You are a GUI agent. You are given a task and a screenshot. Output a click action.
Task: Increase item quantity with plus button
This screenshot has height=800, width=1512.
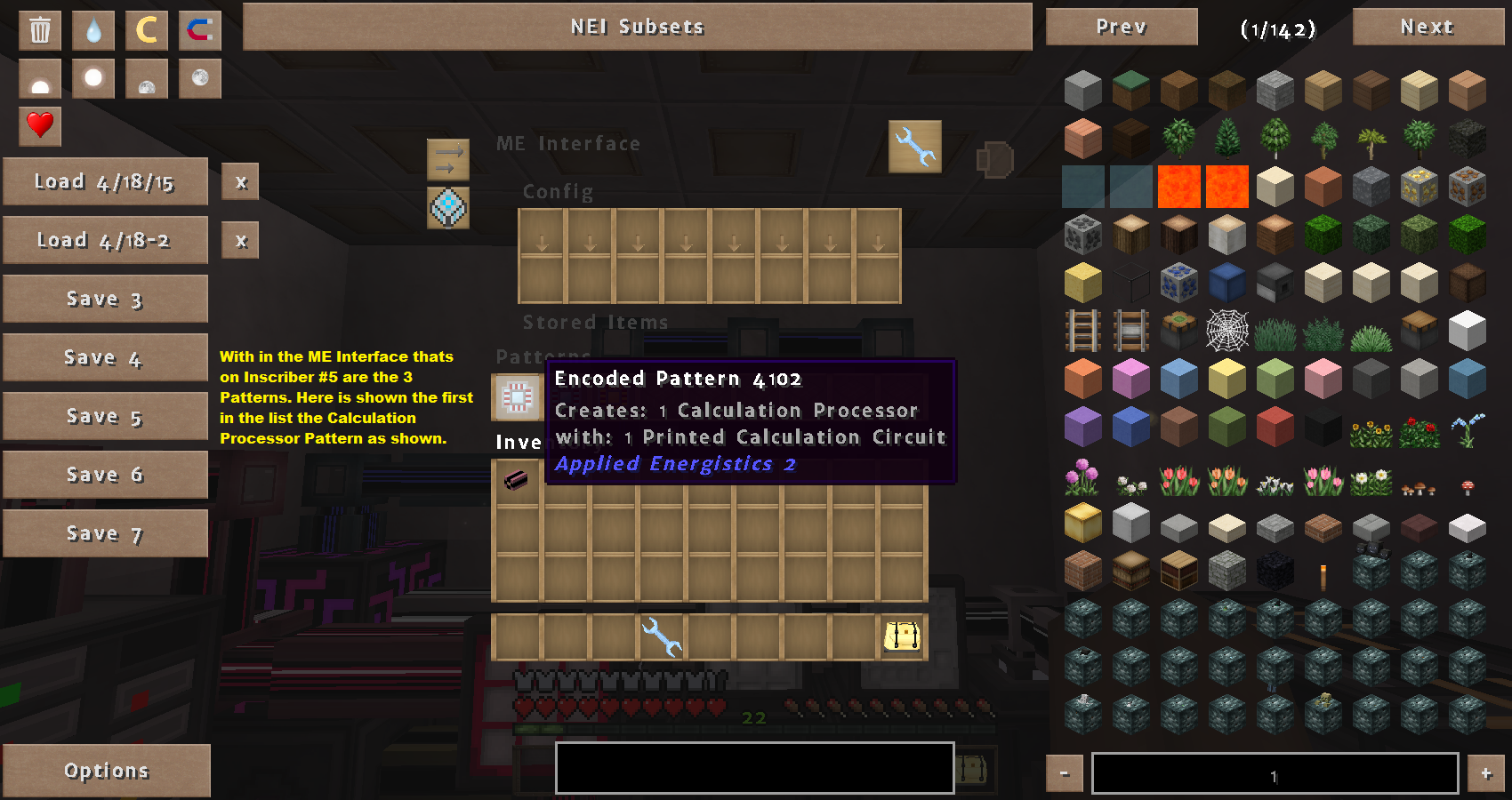(1485, 773)
